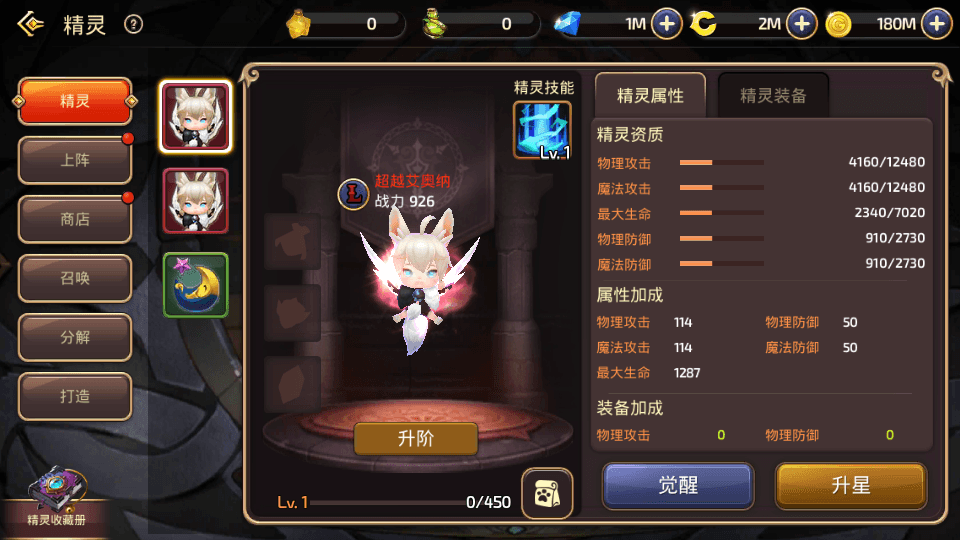The width and height of the screenshot is (960, 540).
Task: Open the 分解 decompose menu
Action: click(x=75, y=337)
